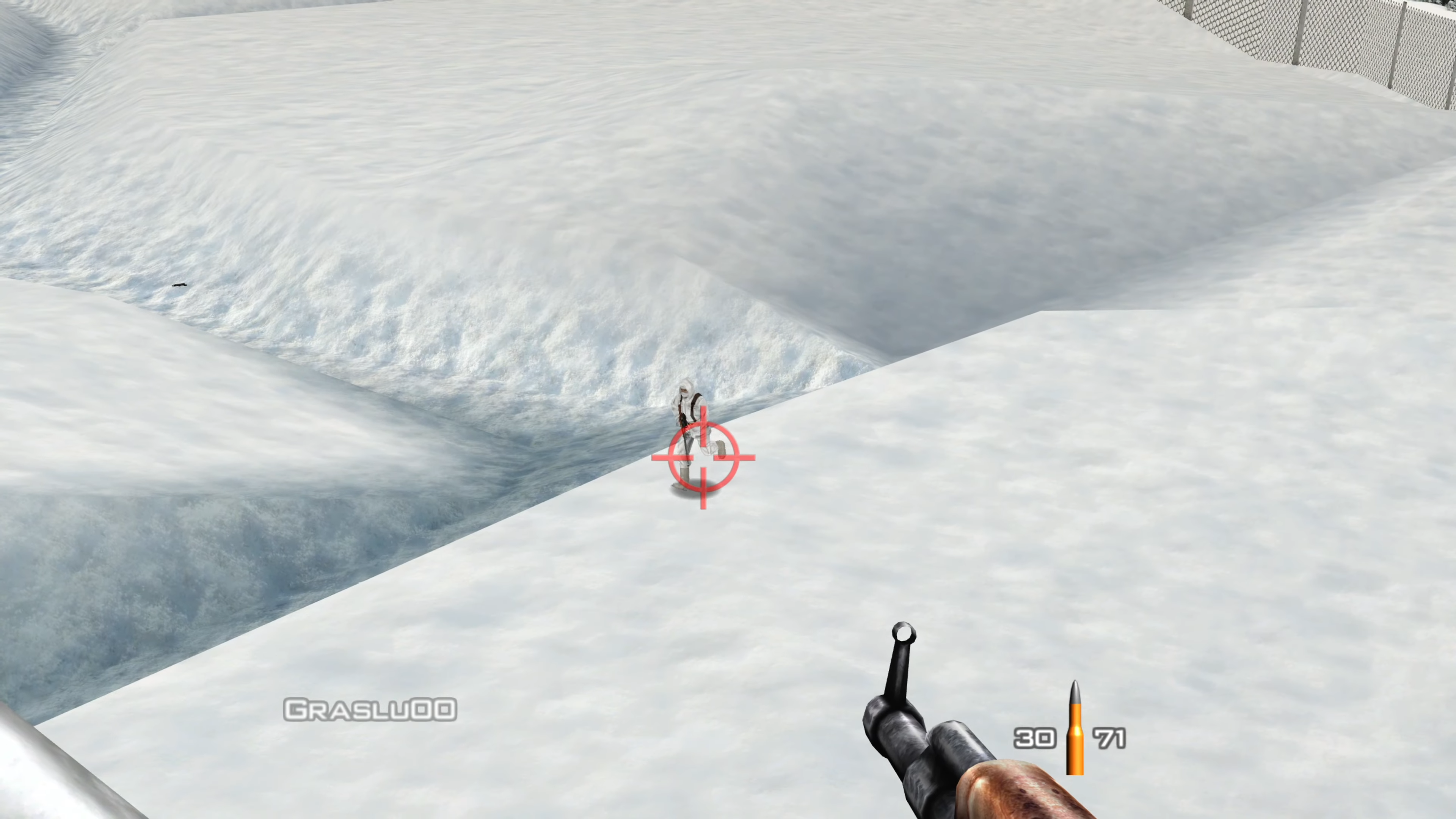The image size is (1456, 819).
Task: Click the Graslu00 watermark text
Action: click(370, 709)
